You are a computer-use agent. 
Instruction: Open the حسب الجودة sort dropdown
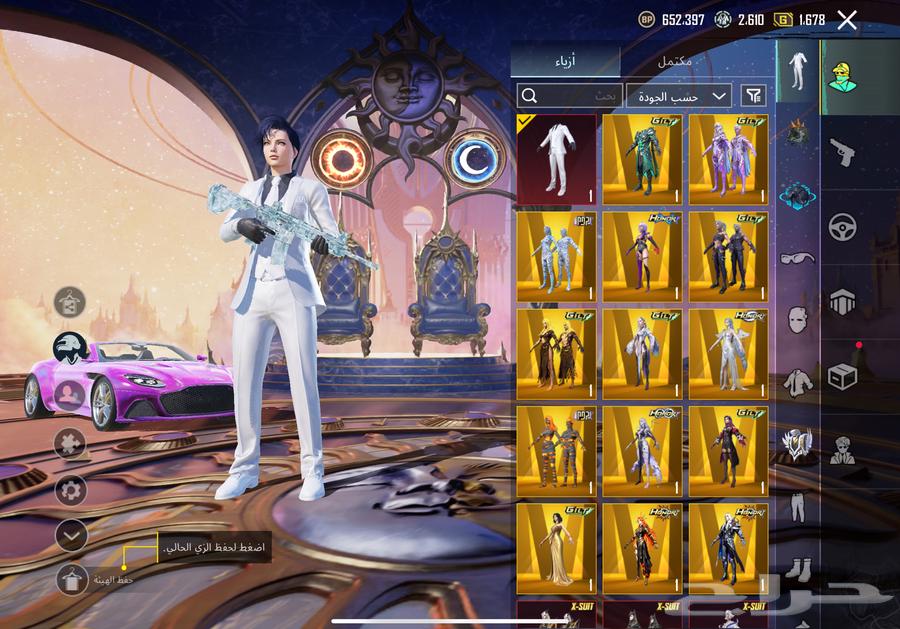(680, 96)
